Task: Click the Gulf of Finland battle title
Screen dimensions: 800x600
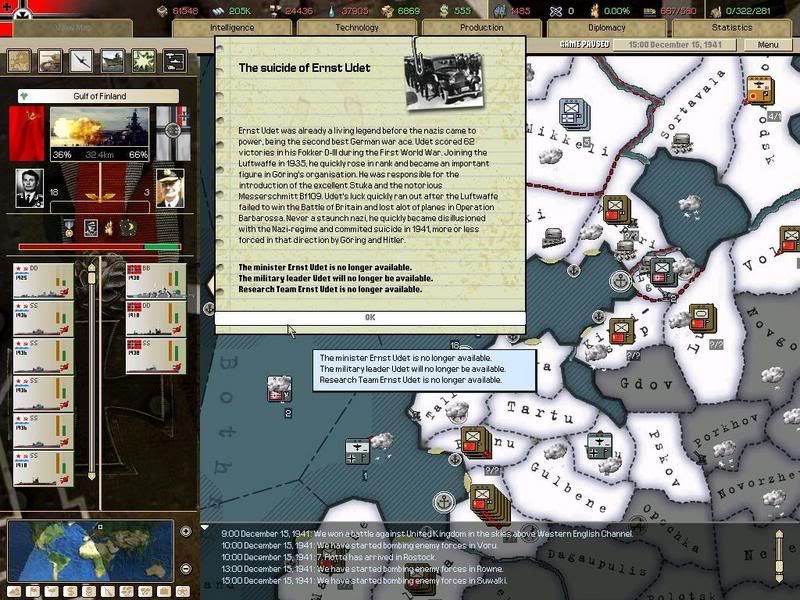Action: click(99, 96)
